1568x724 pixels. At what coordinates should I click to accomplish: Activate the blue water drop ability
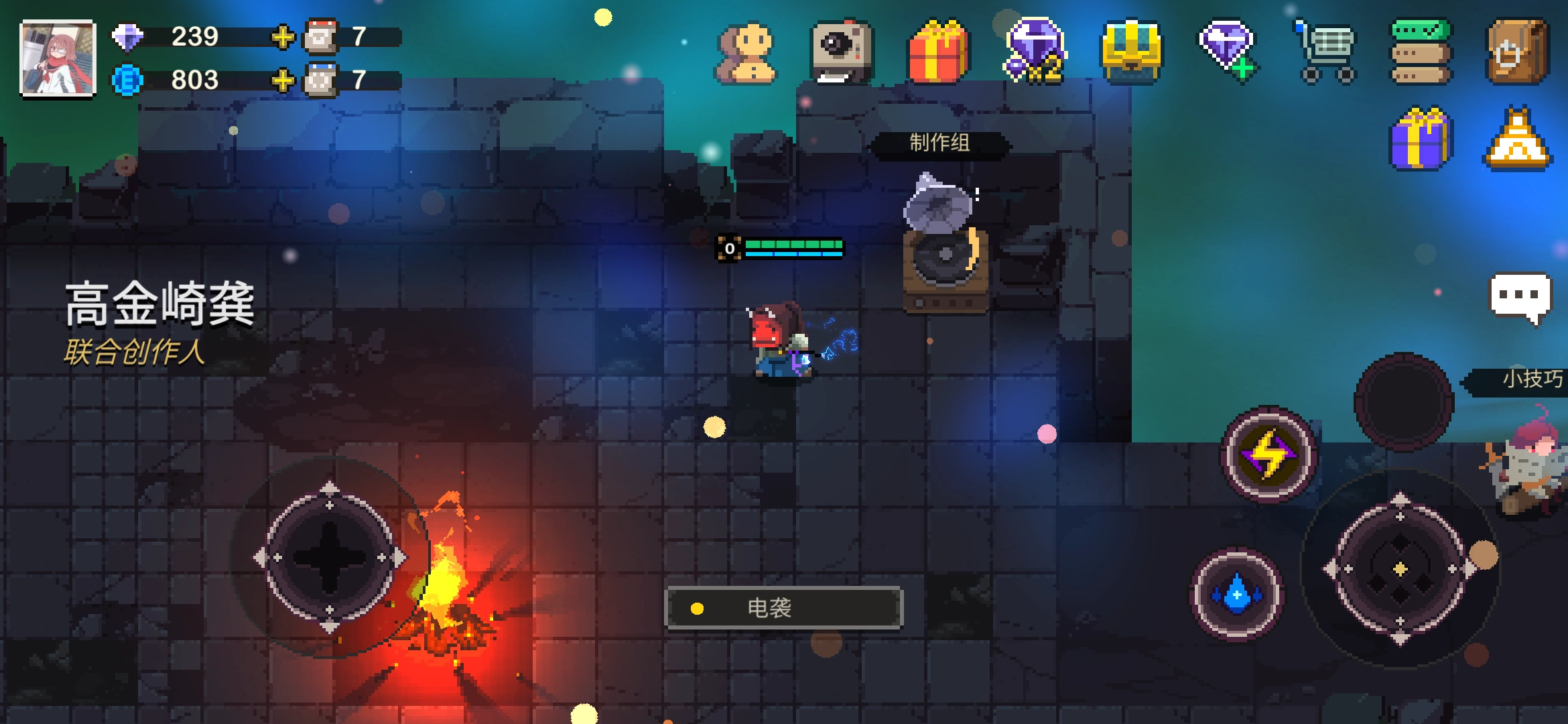tap(1237, 594)
